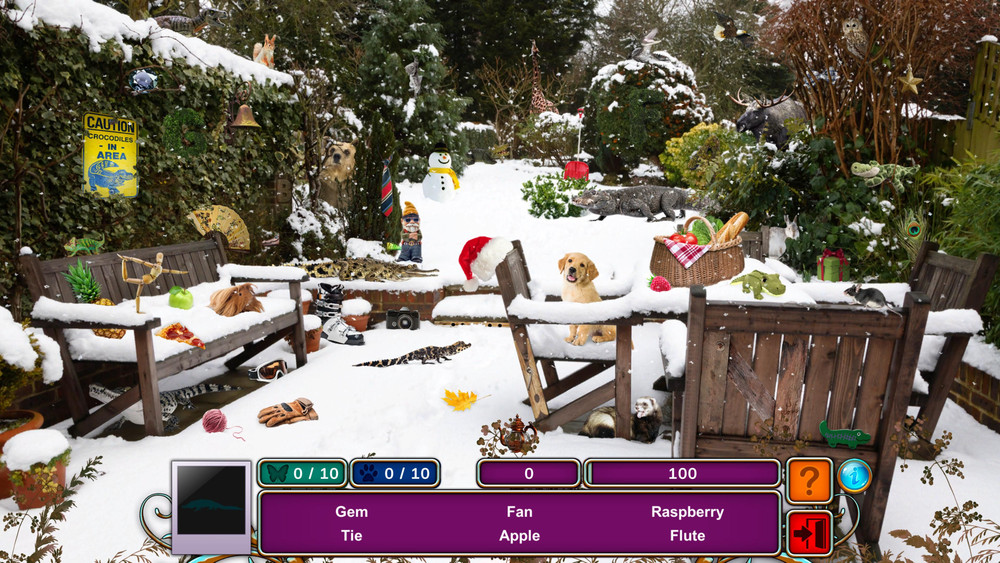Click the 'Tie' list entry
Viewport: 1000px width, 563px height.
351,535
